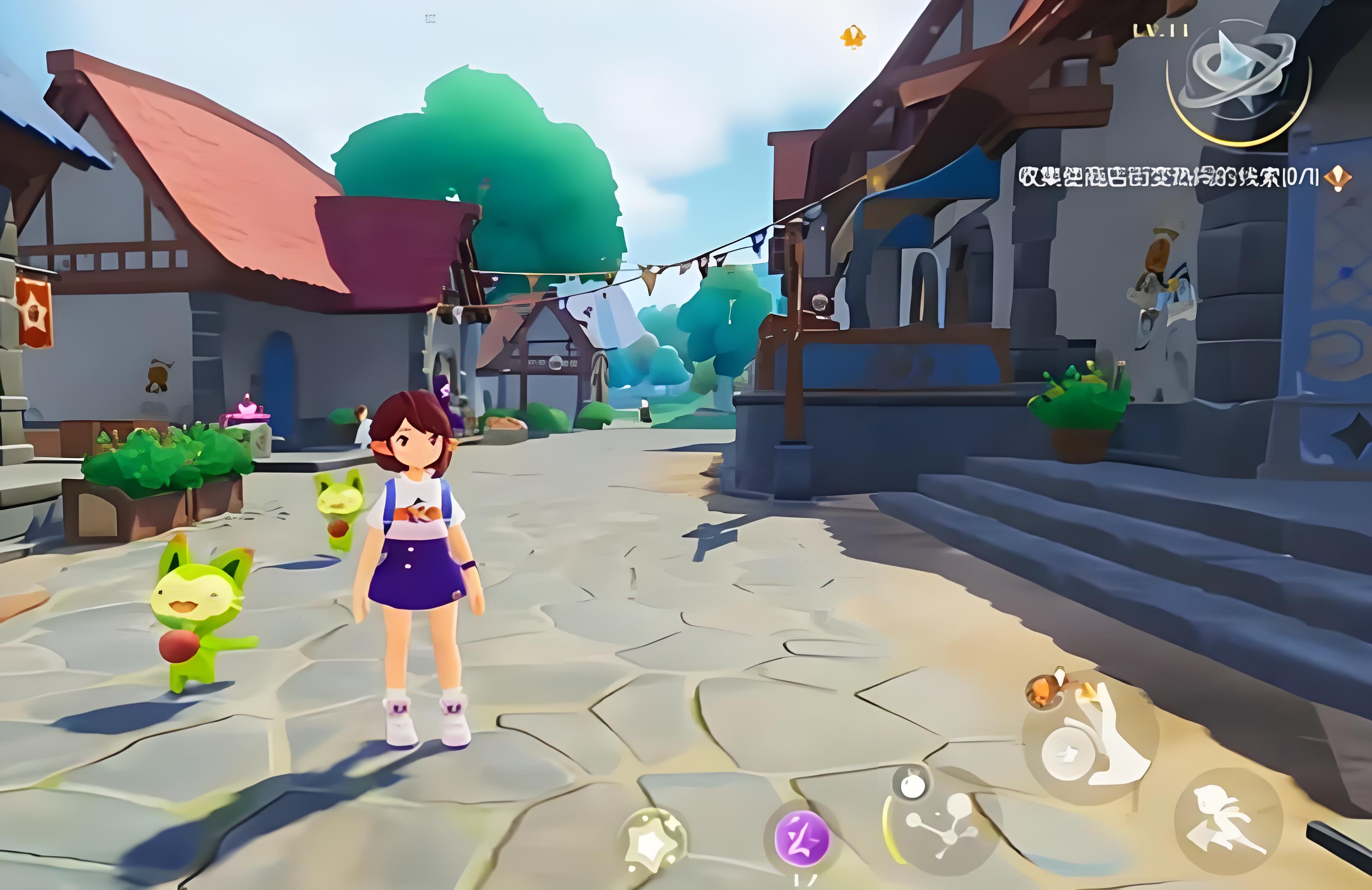Viewport: 1372px width, 890px height.
Task: Select the quest objective tracker text
Action: (x=1167, y=177)
